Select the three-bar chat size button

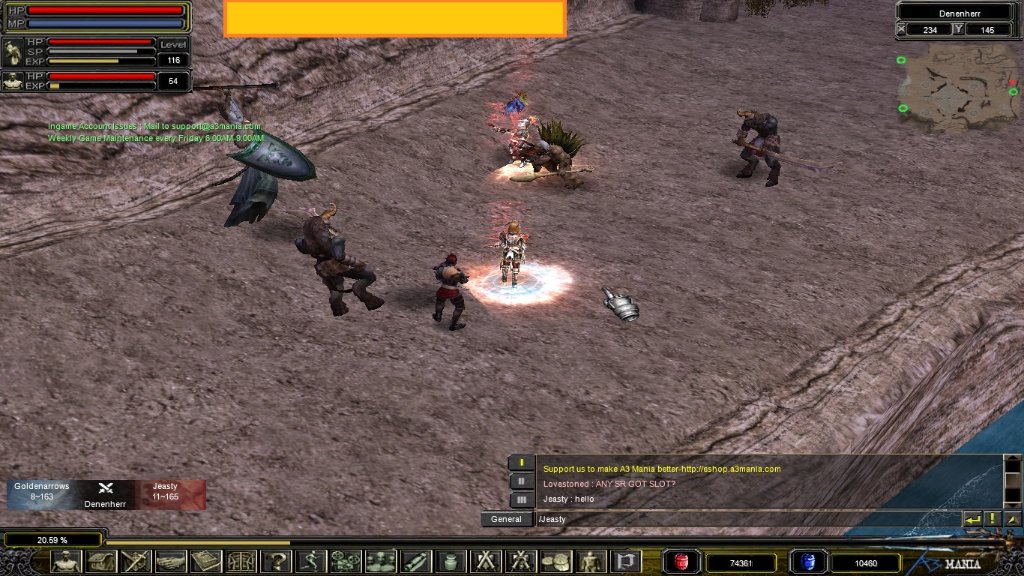[x=521, y=499]
